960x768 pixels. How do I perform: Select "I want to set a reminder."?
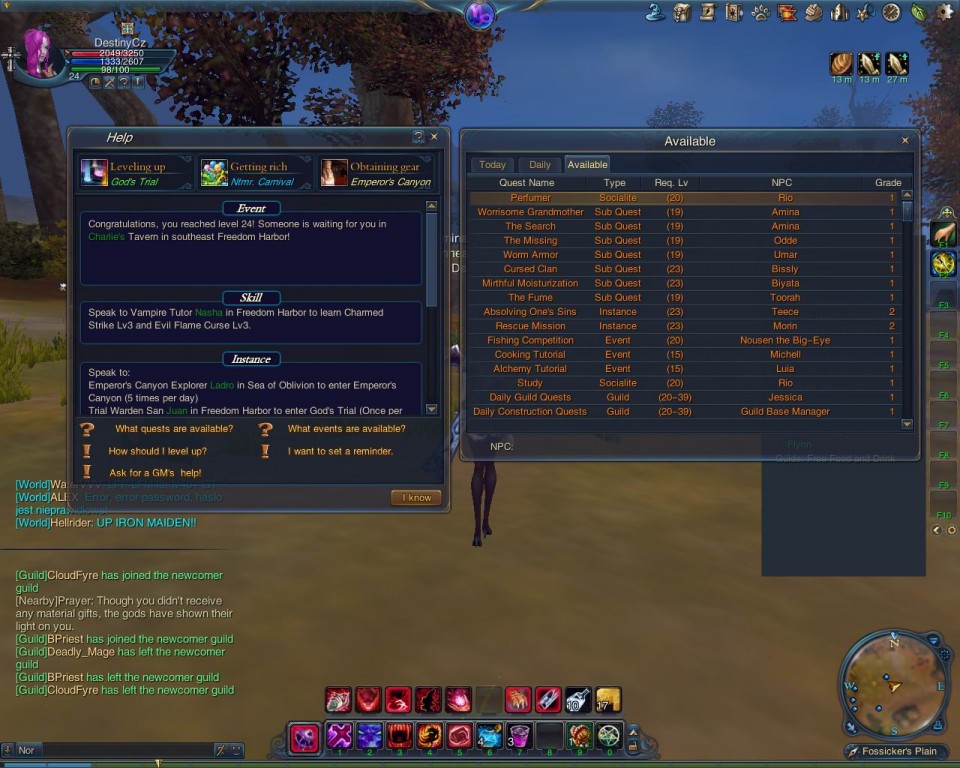[340, 451]
